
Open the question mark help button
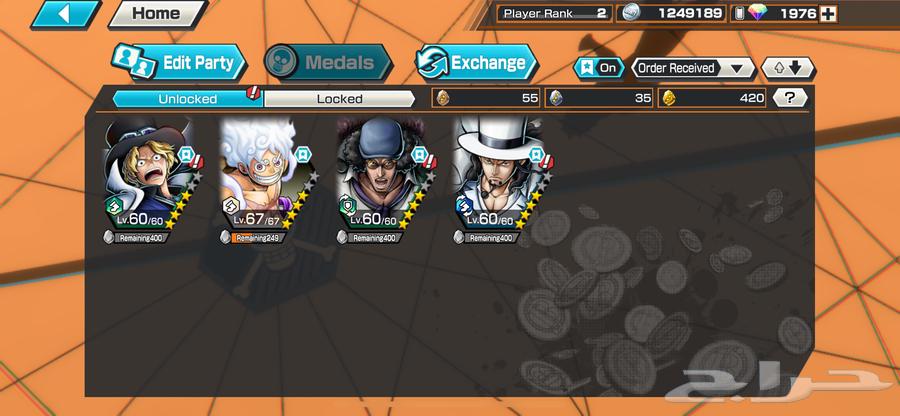[x=791, y=98]
